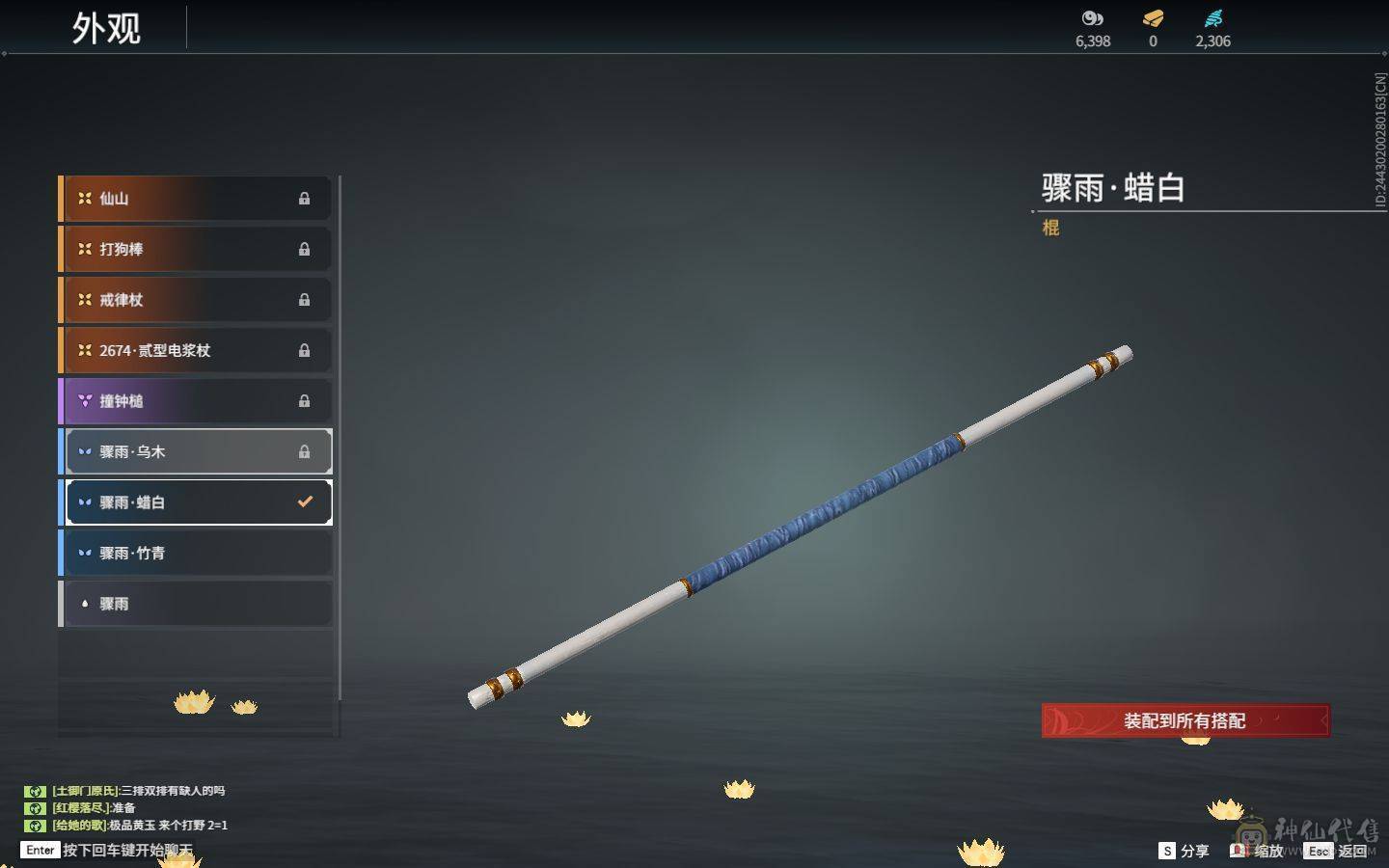Click the 棍 category label under the title
Viewport: 1389px width, 868px height.
[1050, 228]
